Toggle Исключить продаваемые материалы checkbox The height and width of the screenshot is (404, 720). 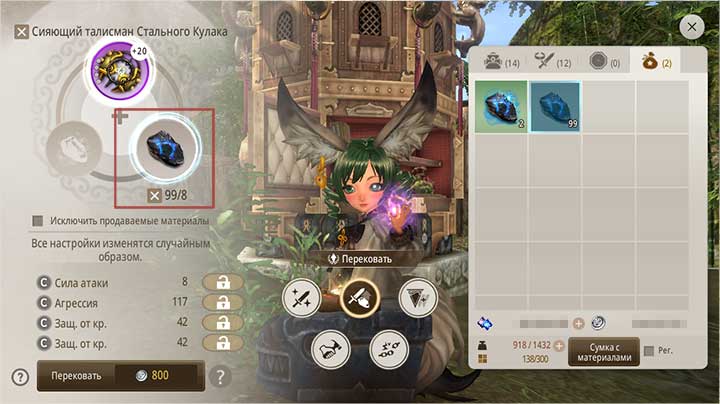click(x=38, y=221)
